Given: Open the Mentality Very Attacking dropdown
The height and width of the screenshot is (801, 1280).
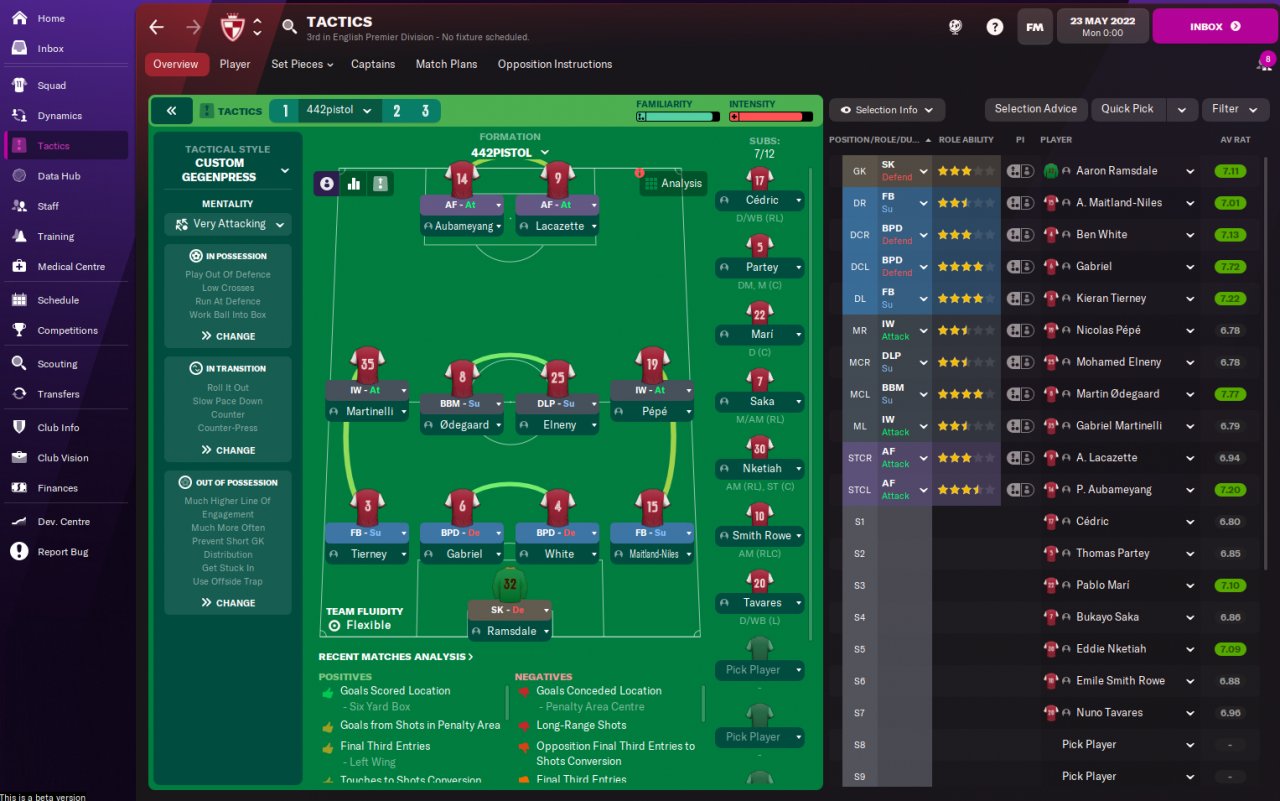Looking at the screenshot, I should point(228,224).
